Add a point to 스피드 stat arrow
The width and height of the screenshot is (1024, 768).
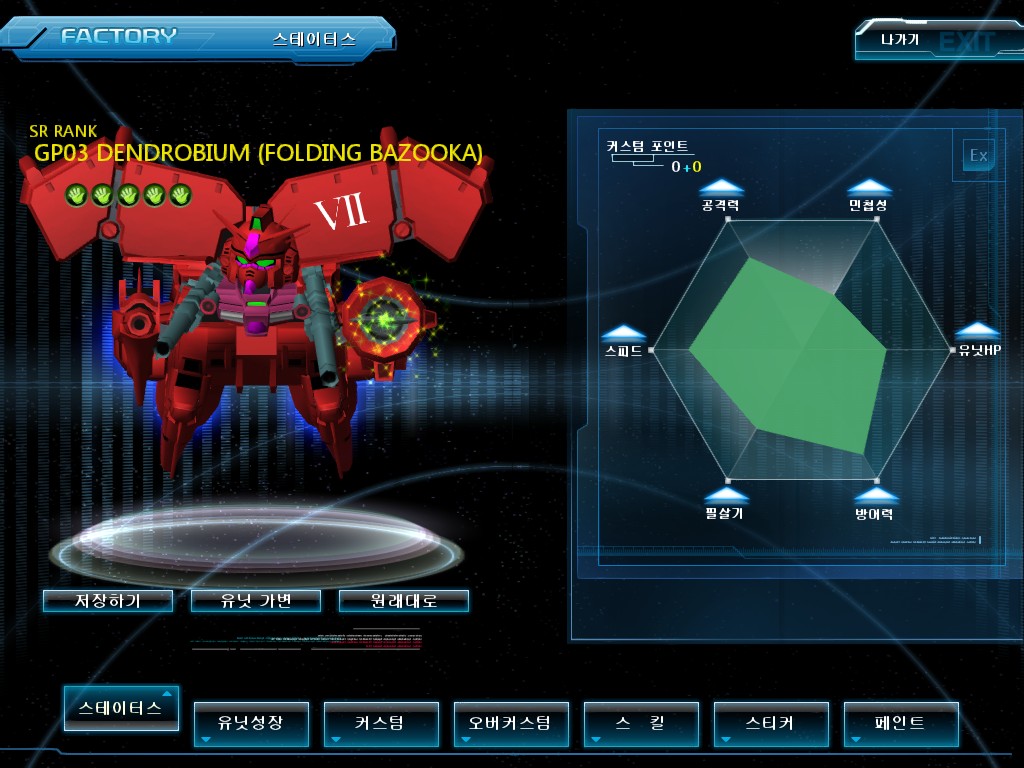[x=624, y=333]
